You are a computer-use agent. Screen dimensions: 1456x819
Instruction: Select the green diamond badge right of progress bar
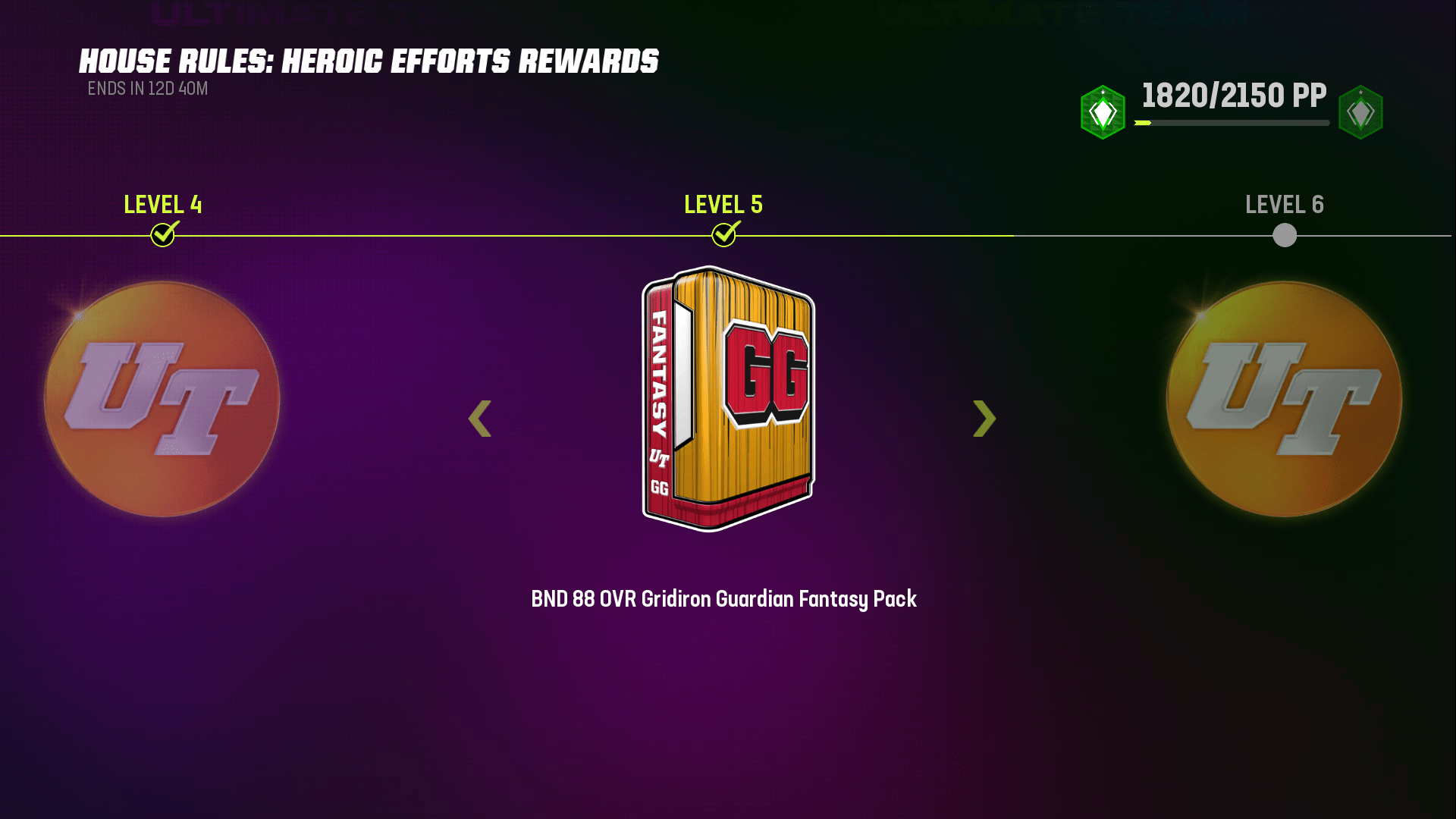click(1361, 111)
